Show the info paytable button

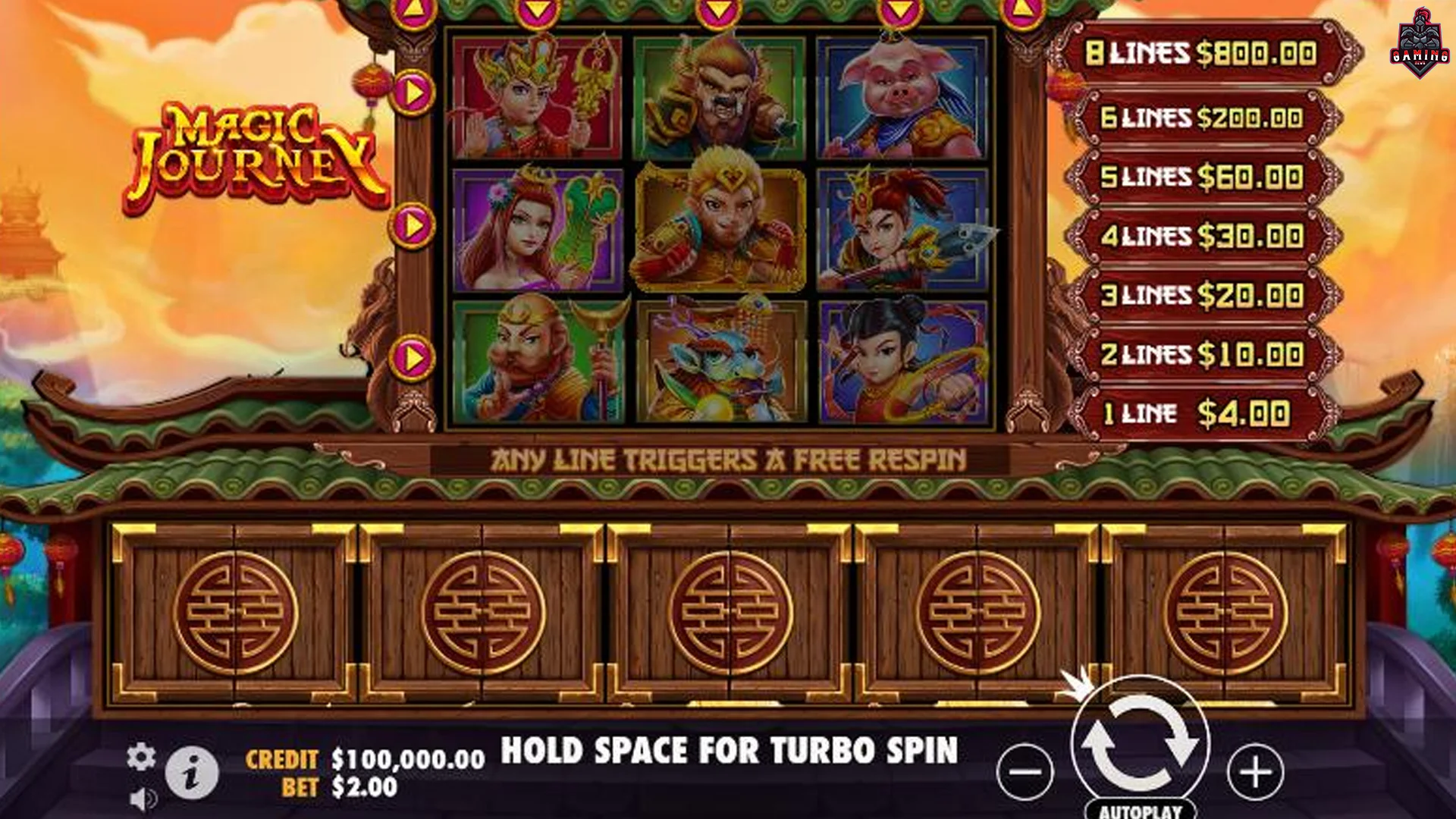coord(191,773)
